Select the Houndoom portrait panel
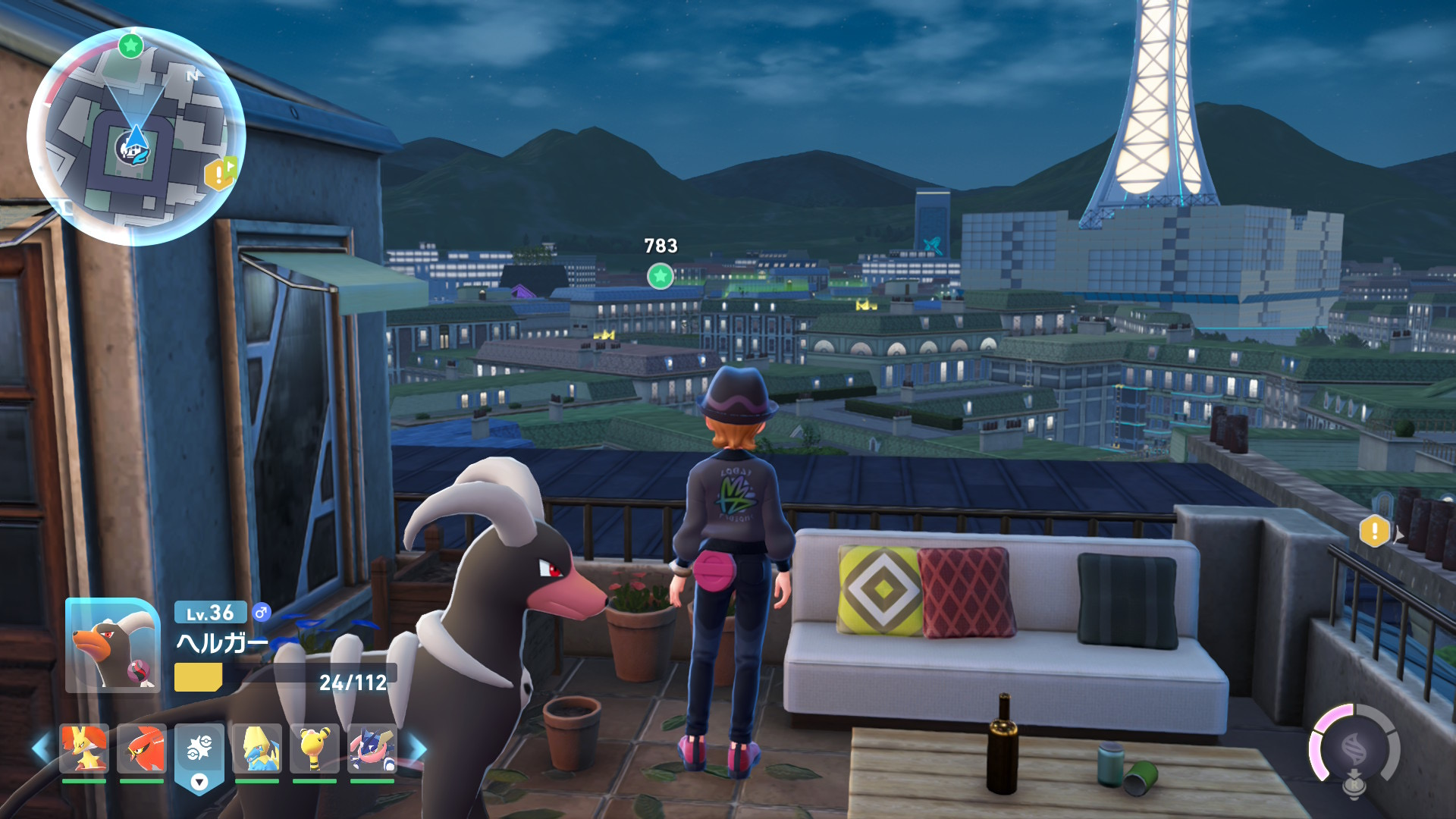 coord(113,645)
